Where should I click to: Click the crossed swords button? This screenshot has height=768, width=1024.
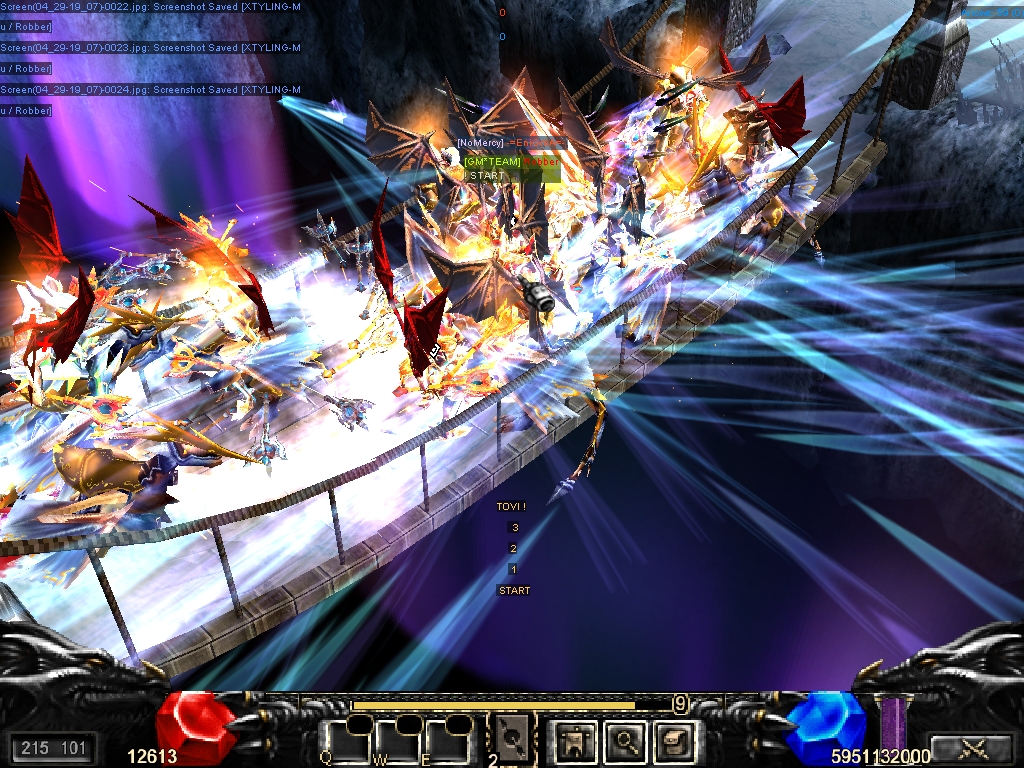click(970, 747)
